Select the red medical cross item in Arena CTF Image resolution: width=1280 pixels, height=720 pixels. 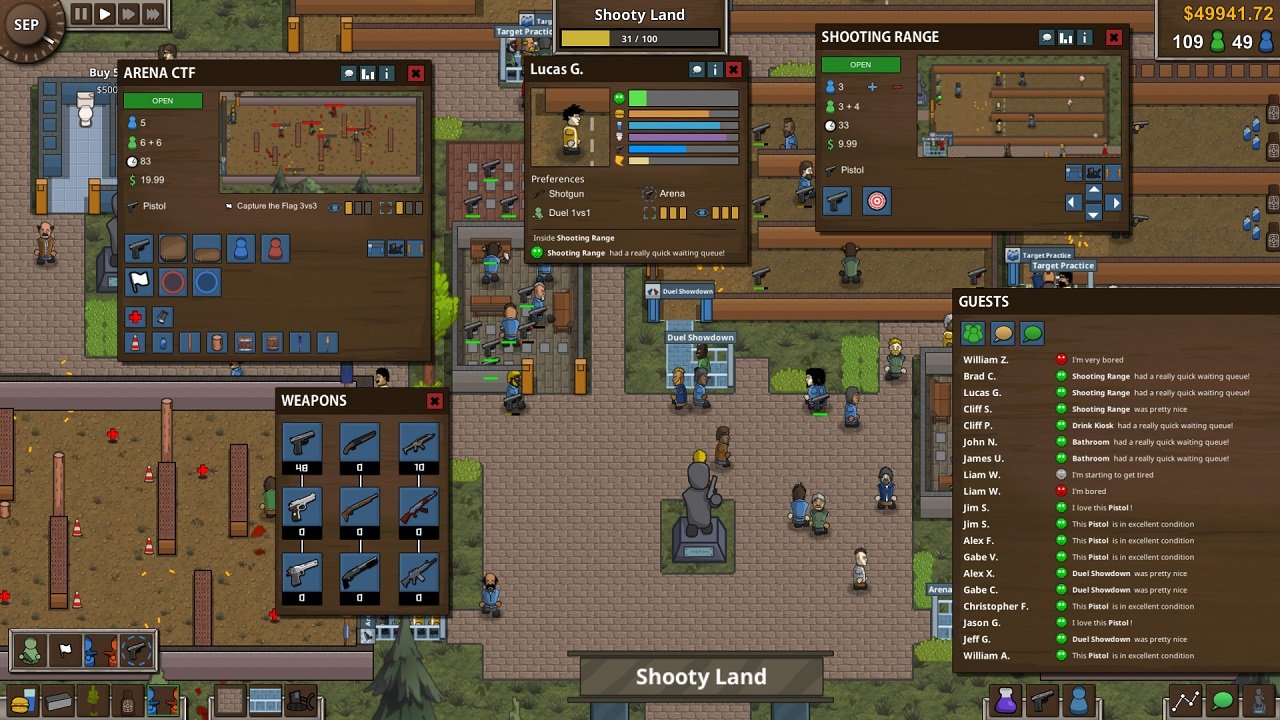tap(135, 317)
